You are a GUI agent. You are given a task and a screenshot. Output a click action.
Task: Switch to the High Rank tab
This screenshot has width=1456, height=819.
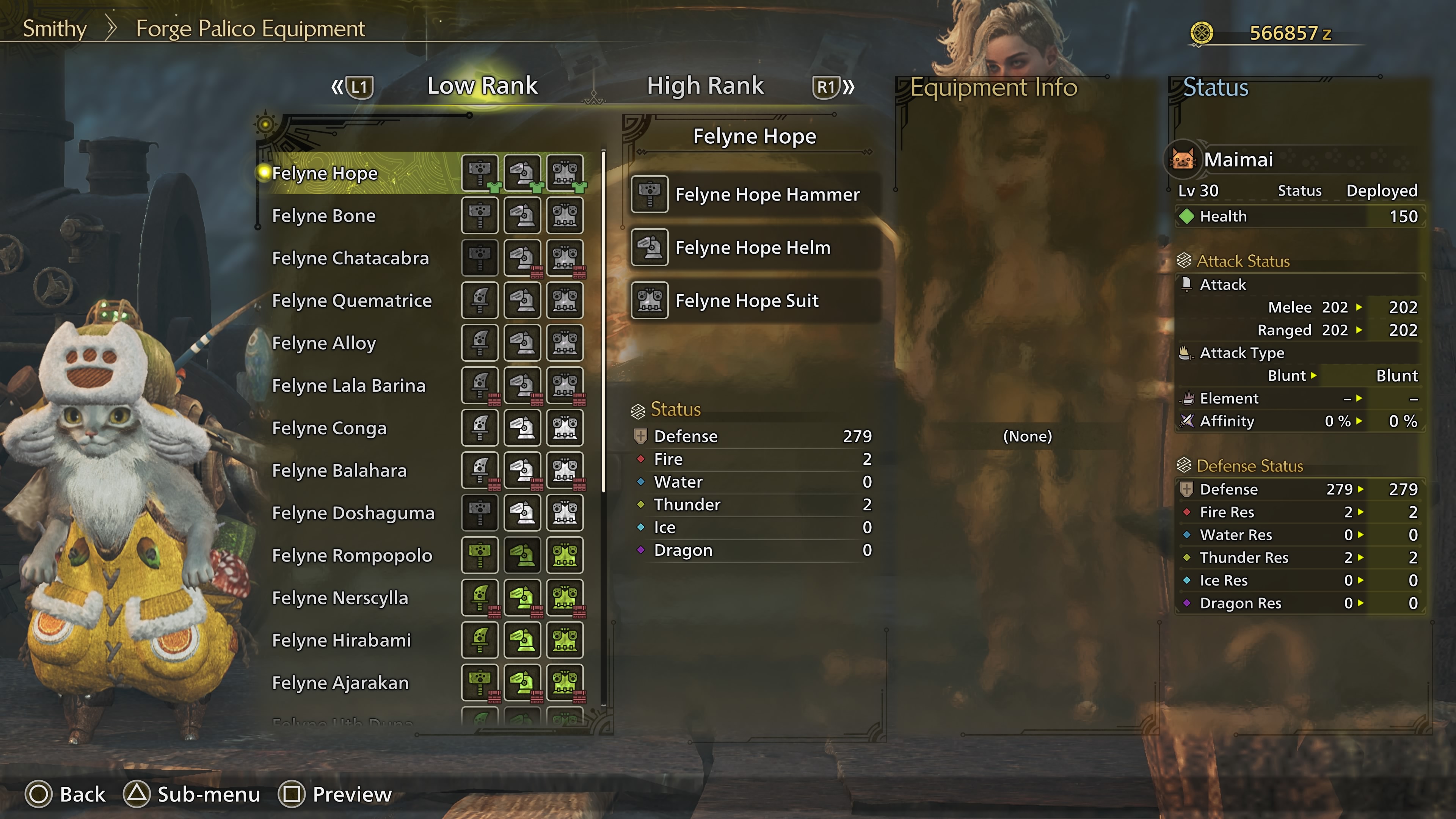point(705,86)
